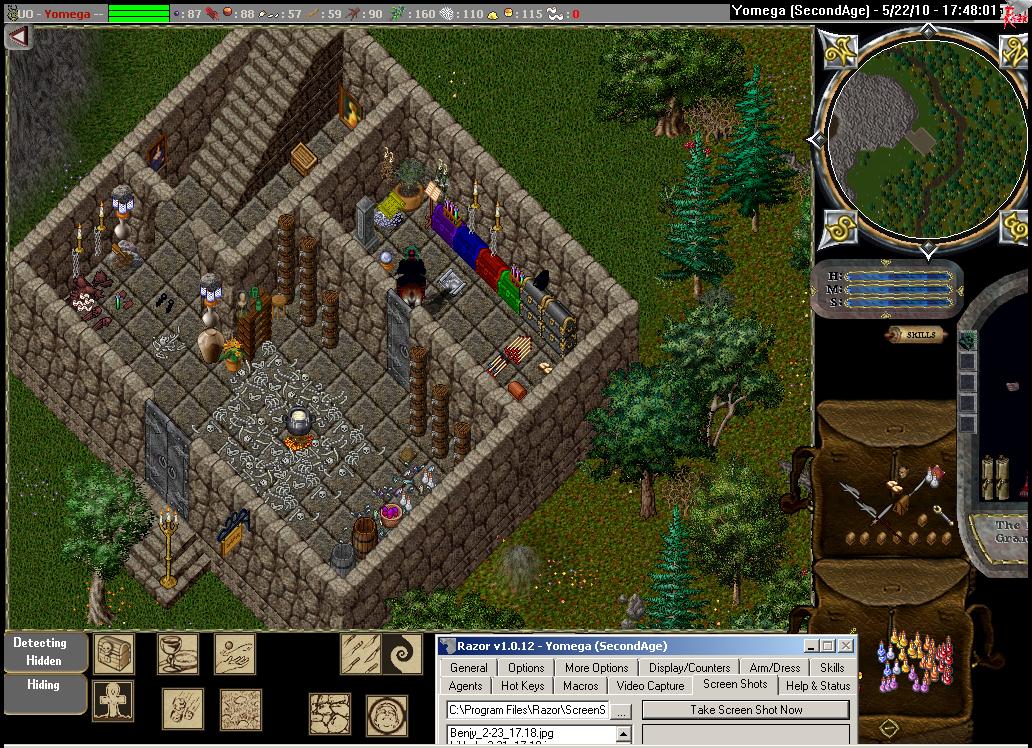This screenshot has width=1032, height=748.
Task: Switch to Razor's Hot Keys tab
Action: [x=522, y=686]
